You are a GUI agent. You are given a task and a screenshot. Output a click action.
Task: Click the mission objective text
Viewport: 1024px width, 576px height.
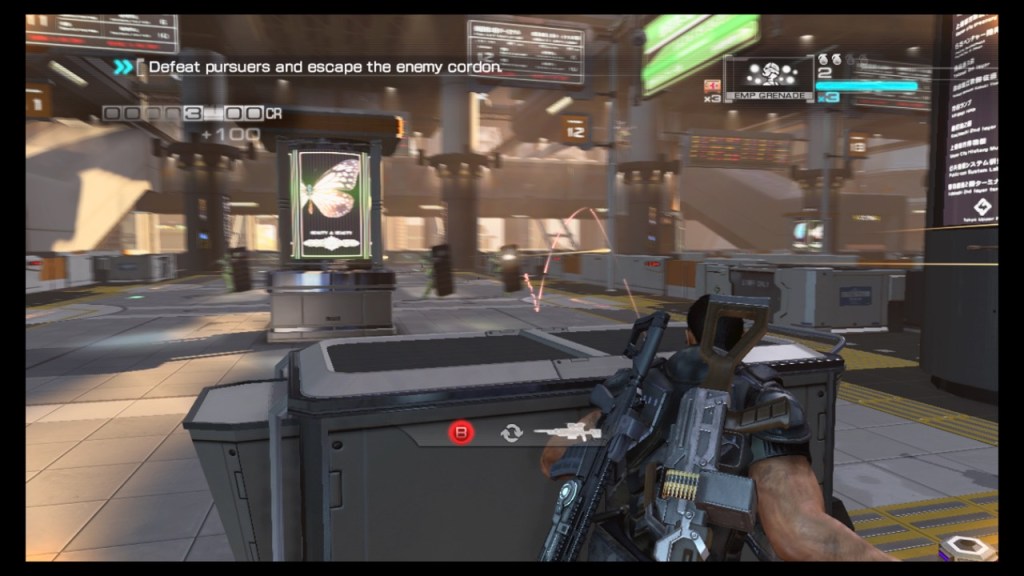pyautogui.click(x=325, y=67)
